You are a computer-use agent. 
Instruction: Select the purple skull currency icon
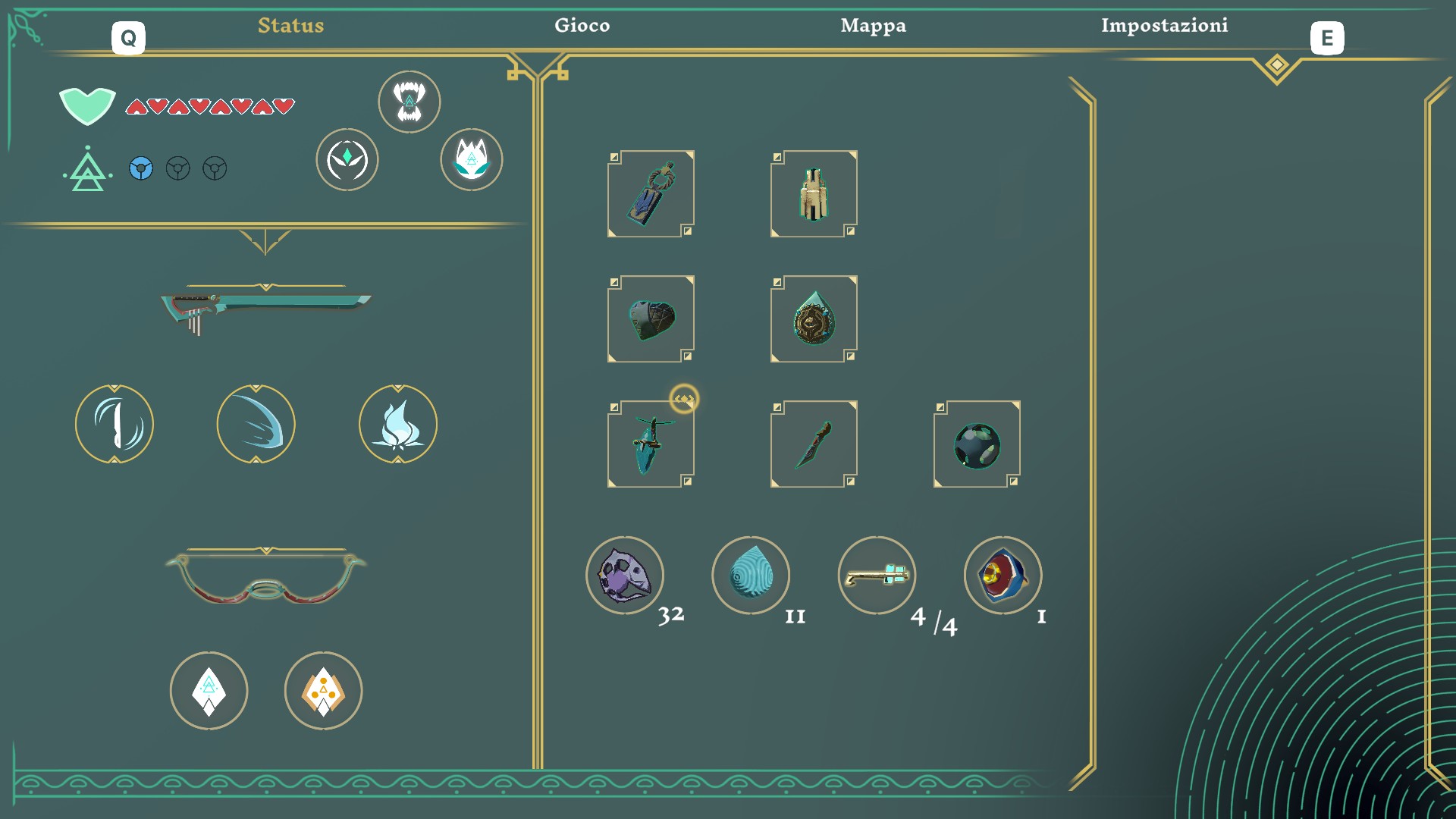(625, 576)
